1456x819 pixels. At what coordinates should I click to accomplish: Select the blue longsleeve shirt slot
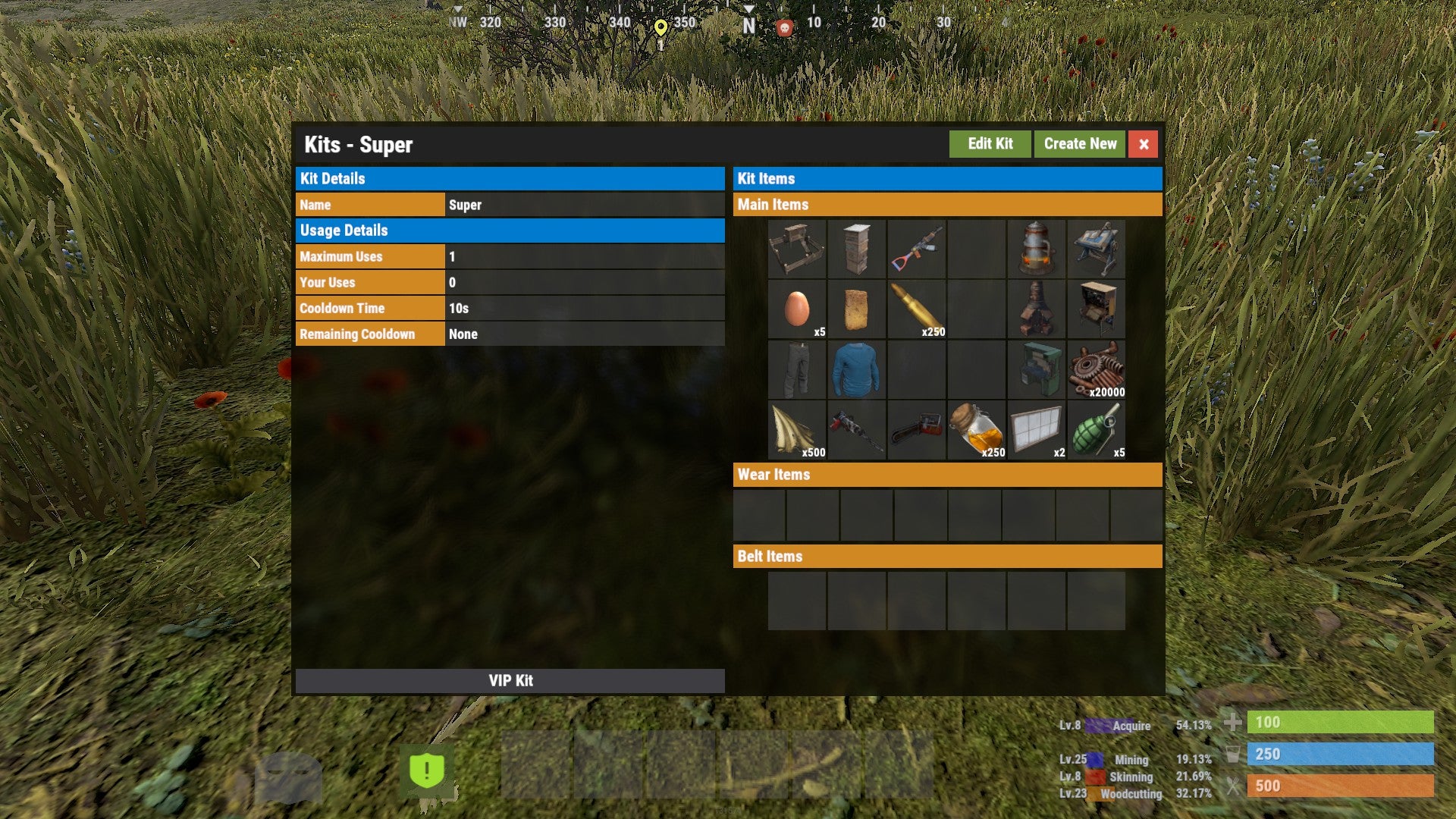click(x=856, y=369)
